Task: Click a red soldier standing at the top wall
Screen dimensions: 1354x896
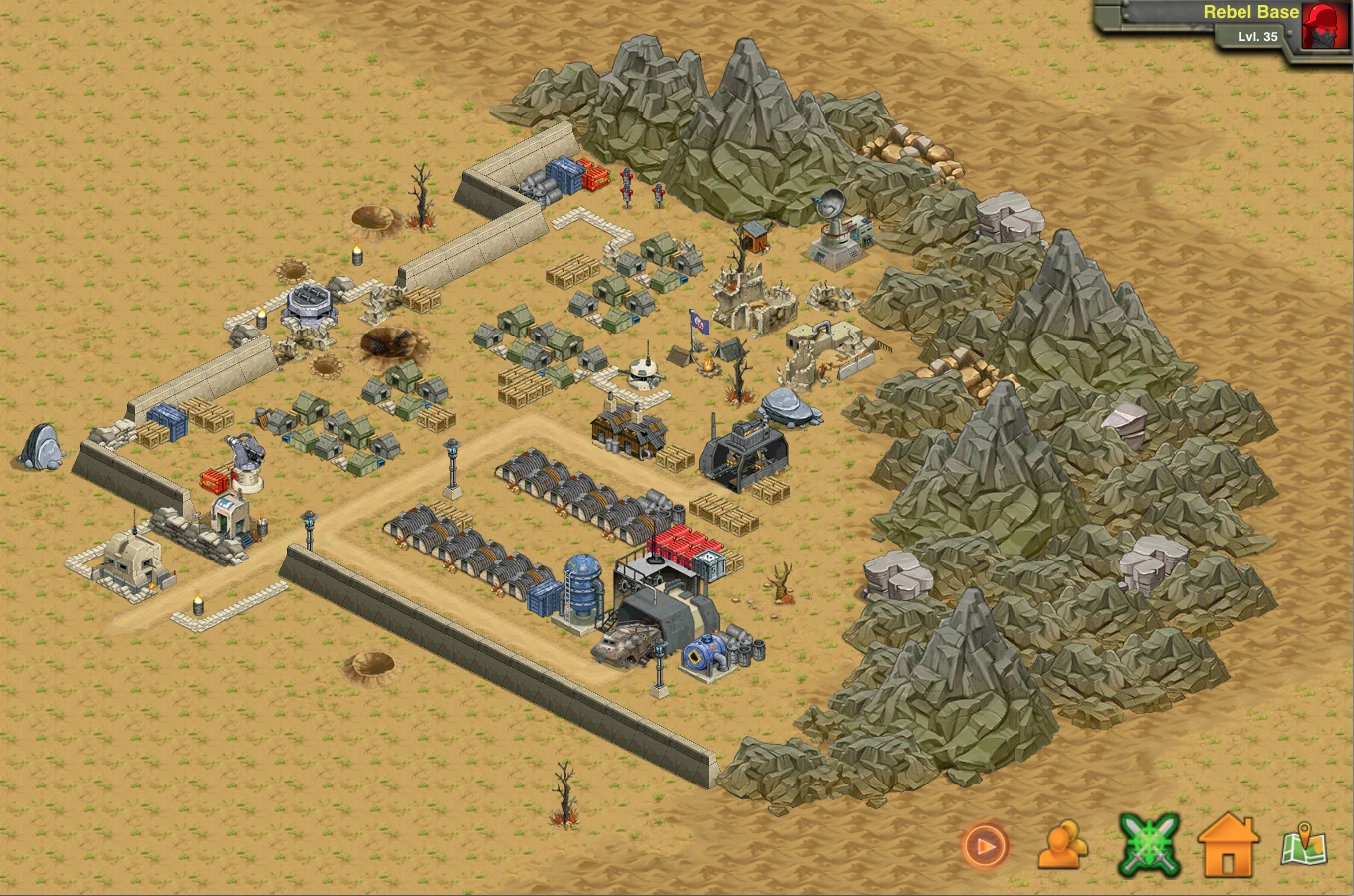Action: 627,184
